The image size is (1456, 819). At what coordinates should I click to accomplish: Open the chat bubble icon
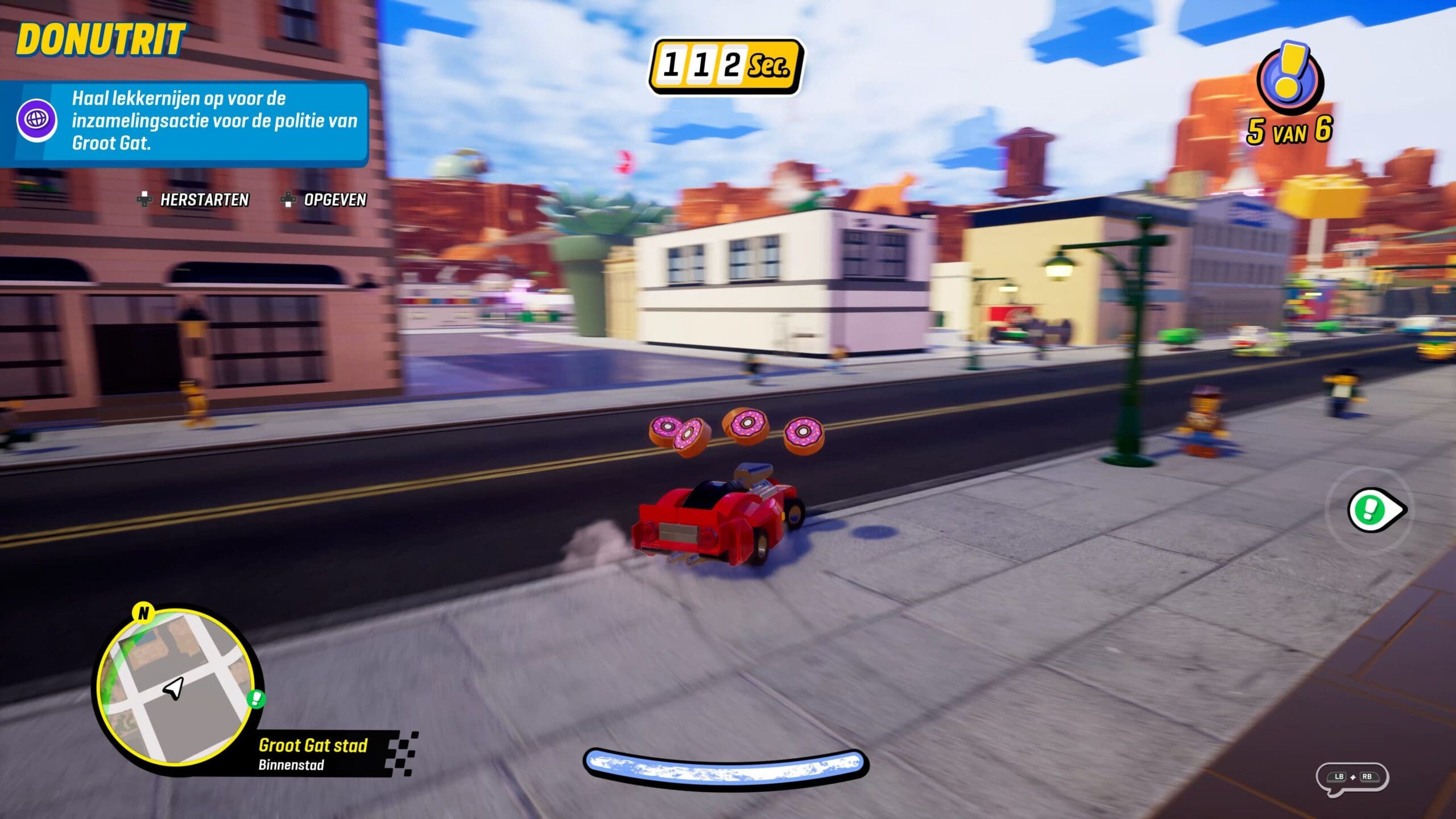tap(1352, 777)
